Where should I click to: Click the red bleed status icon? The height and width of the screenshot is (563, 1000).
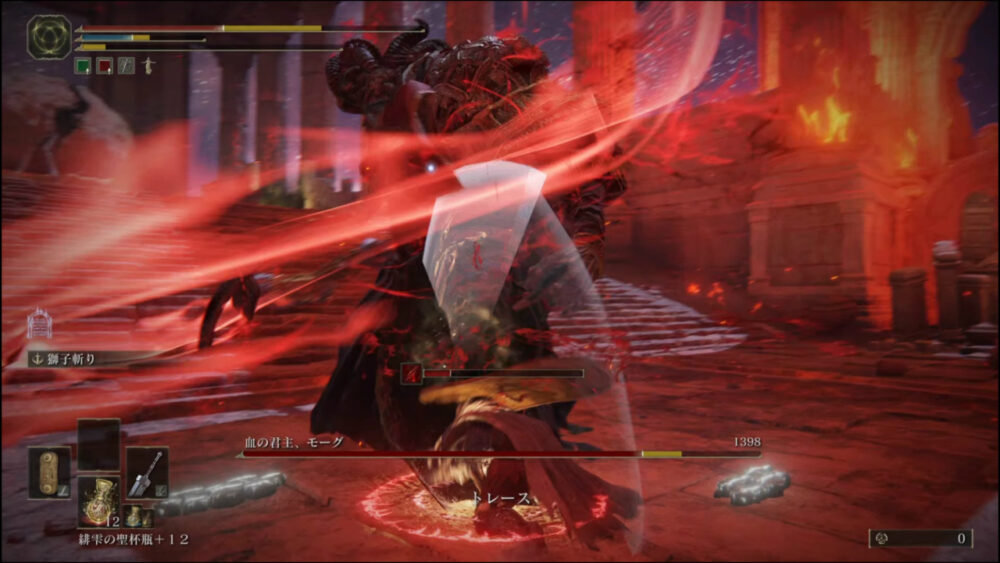[x=411, y=374]
